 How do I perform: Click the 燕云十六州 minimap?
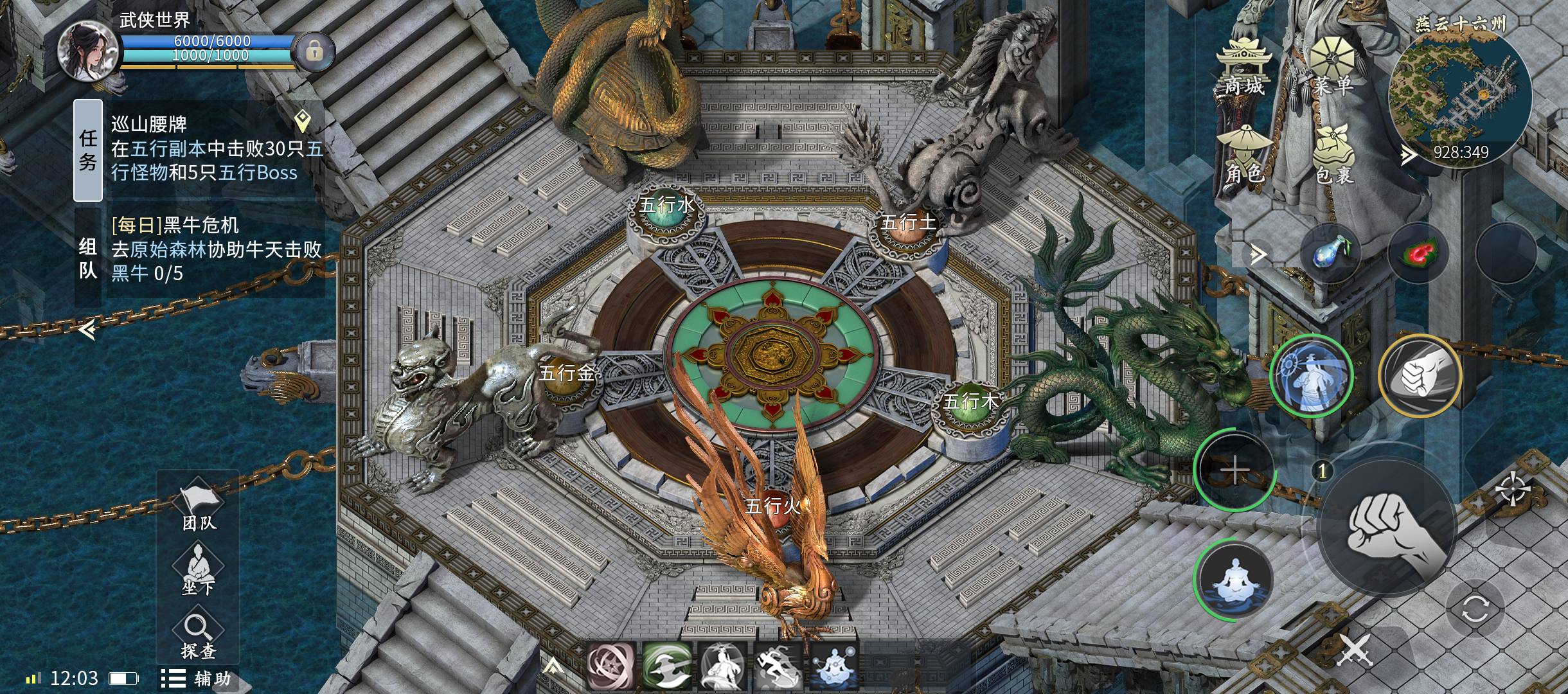pos(1460,96)
